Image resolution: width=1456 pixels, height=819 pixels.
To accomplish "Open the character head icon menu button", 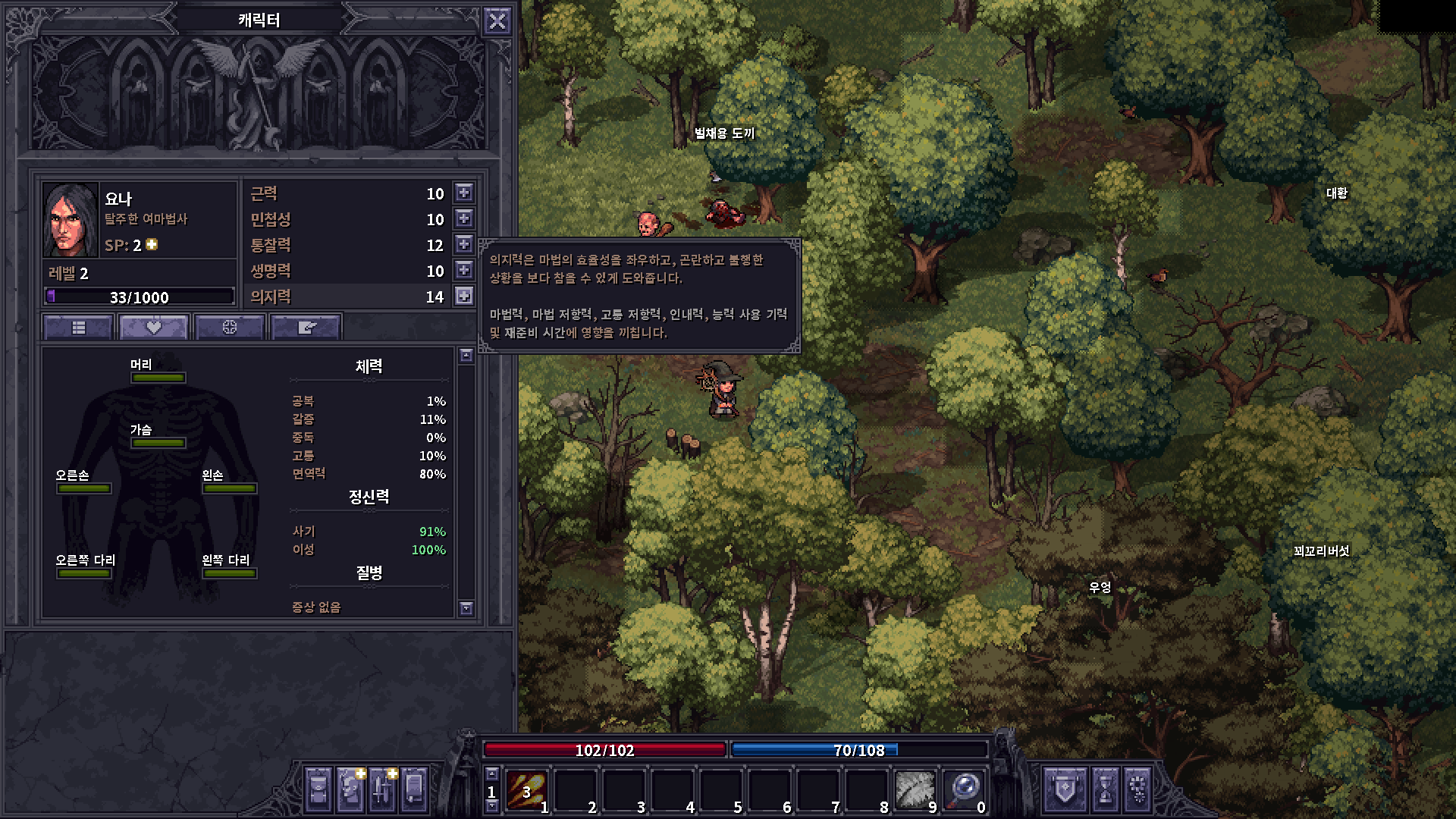I will 350,791.
